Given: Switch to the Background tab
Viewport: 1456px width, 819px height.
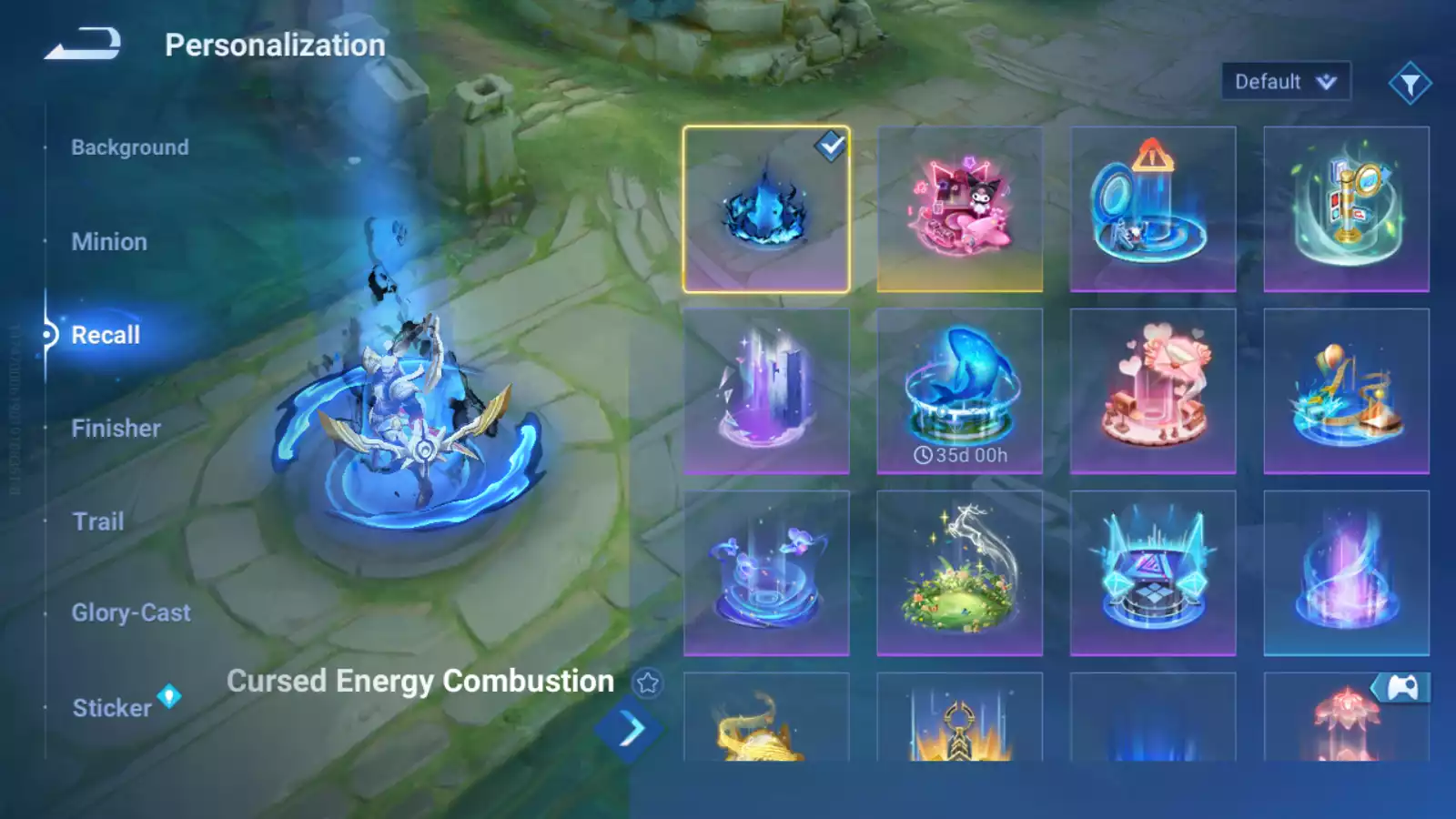Looking at the screenshot, I should (x=130, y=147).
